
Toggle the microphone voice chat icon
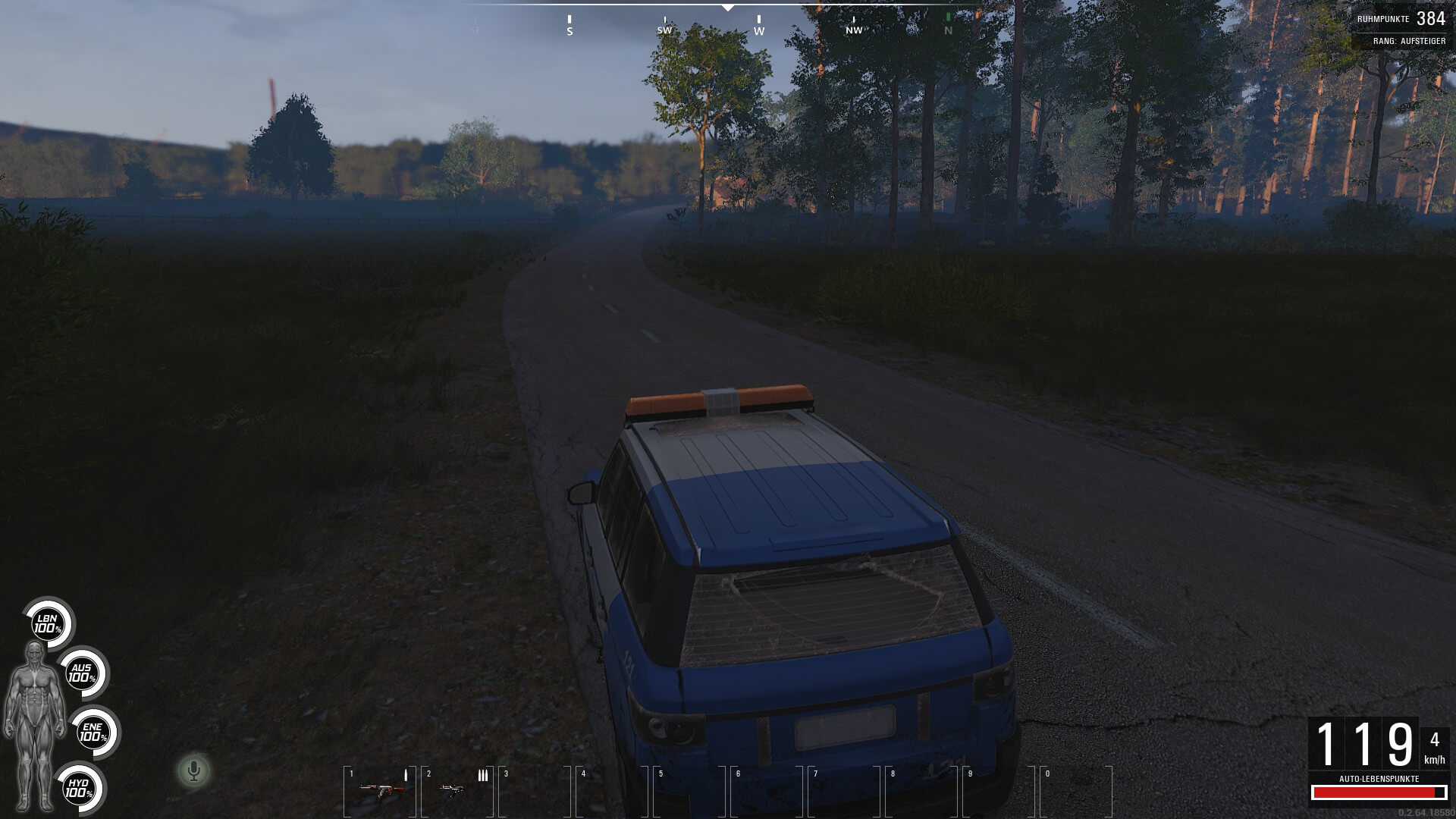[194, 771]
